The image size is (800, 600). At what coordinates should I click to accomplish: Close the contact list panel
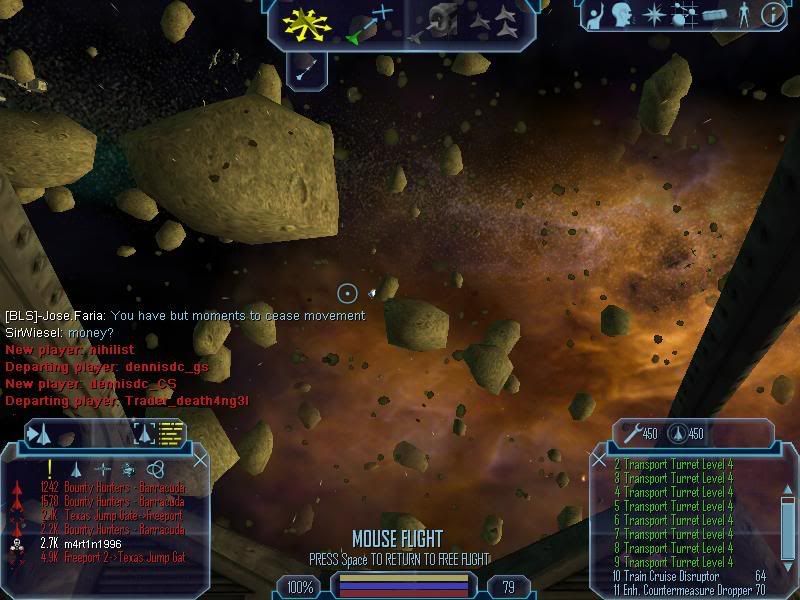(200, 460)
